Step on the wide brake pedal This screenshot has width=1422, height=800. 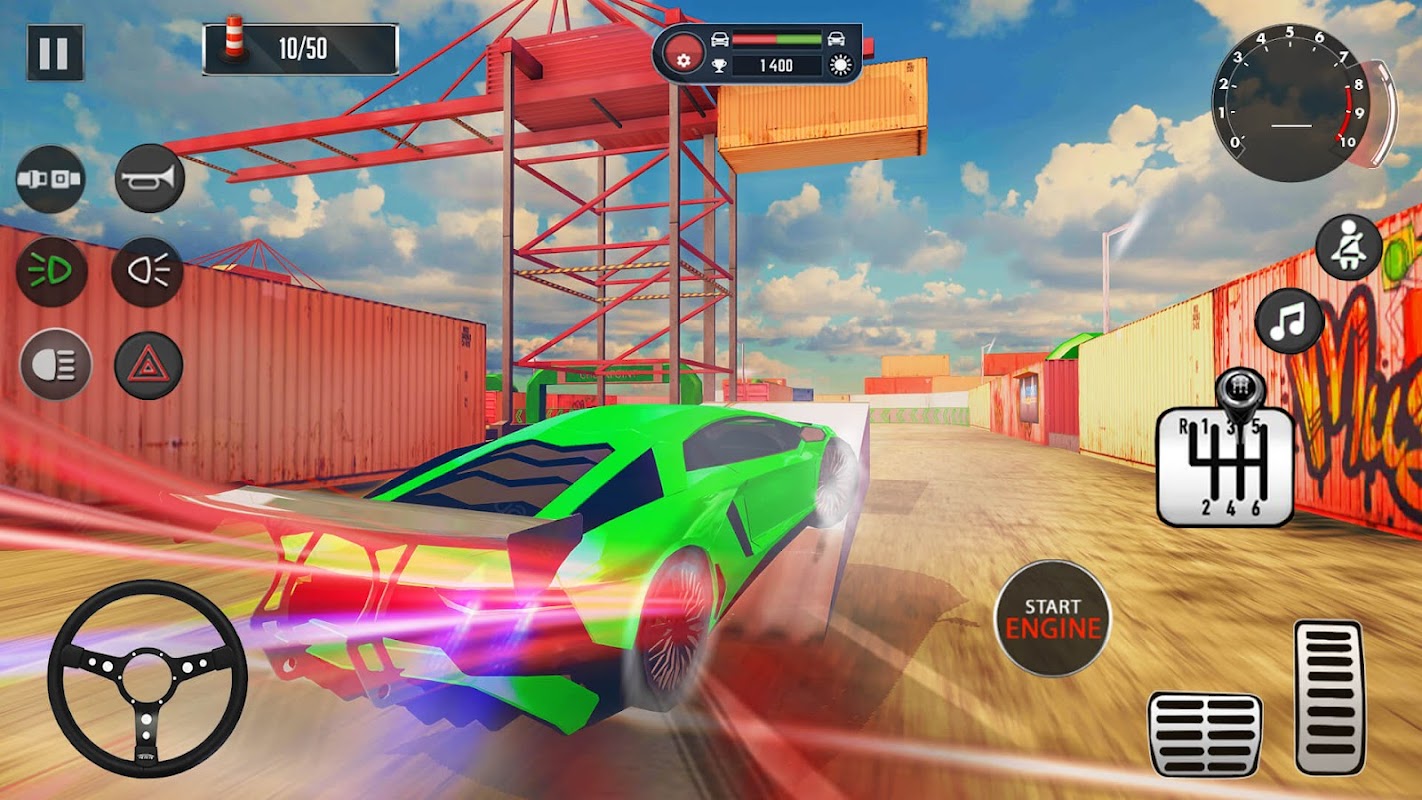pos(1205,733)
